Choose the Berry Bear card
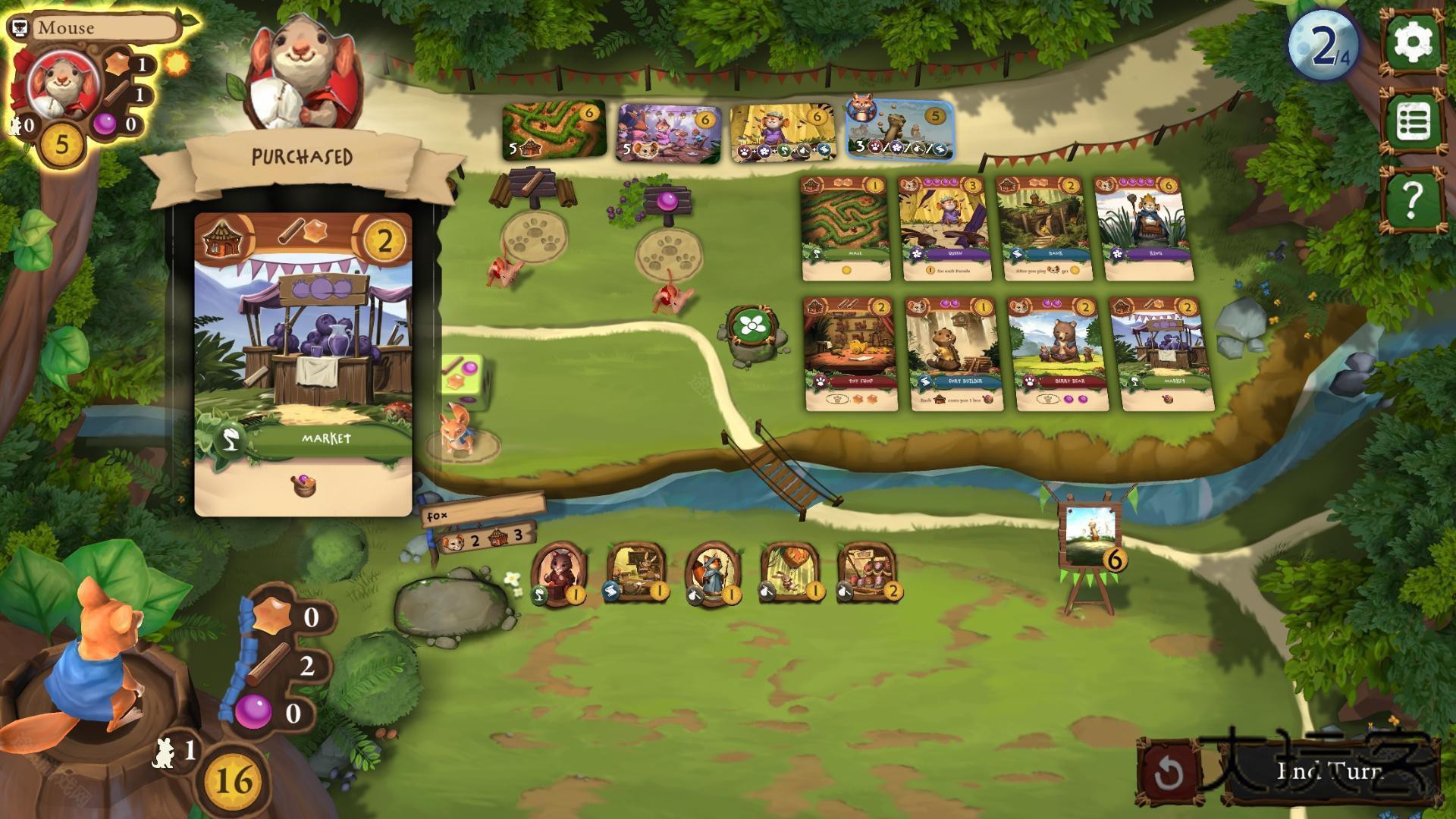Image resolution: width=1456 pixels, height=819 pixels. pyautogui.click(x=1059, y=353)
